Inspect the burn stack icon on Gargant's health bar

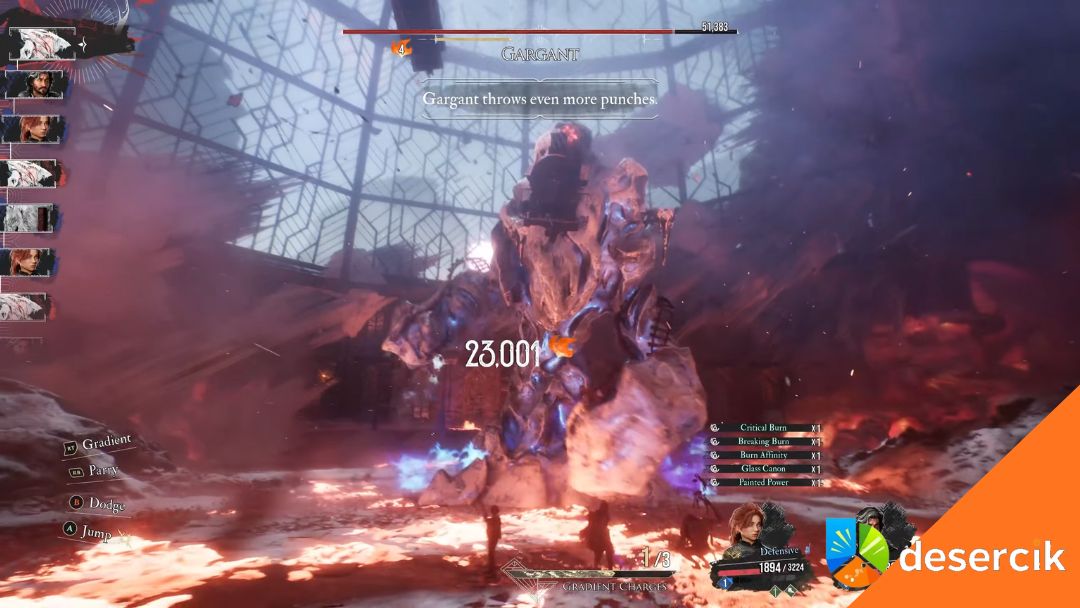click(x=403, y=47)
